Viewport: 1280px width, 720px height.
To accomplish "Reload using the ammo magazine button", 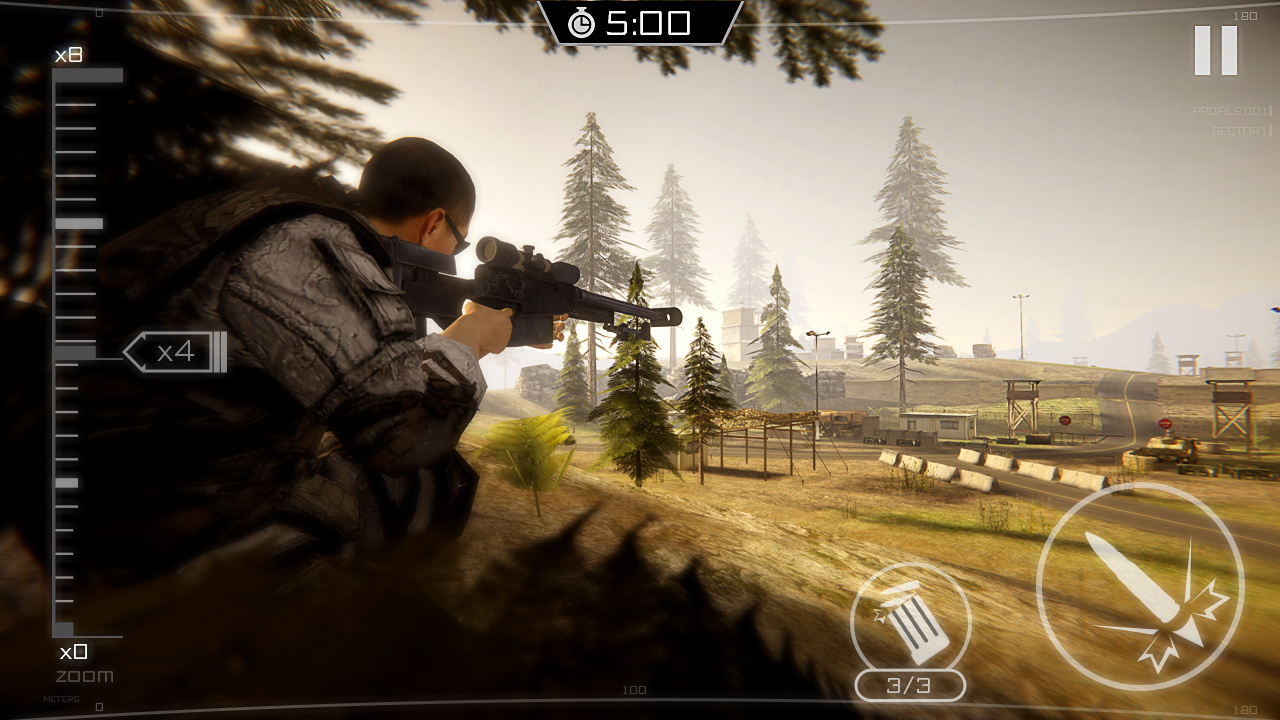I will [x=910, y=622].
